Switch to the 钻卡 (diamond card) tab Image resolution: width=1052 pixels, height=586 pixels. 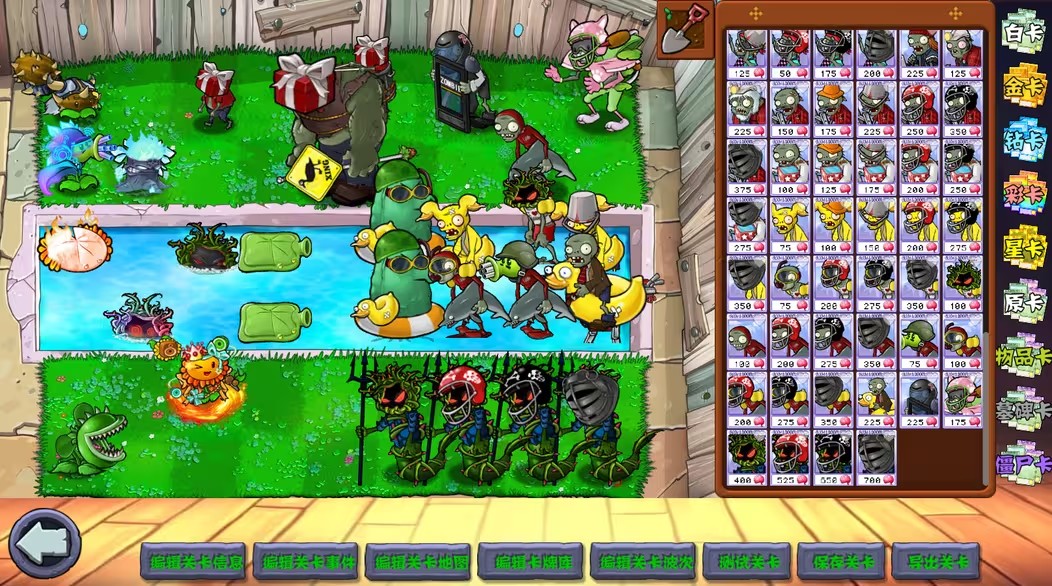(x=1023, y=137)
